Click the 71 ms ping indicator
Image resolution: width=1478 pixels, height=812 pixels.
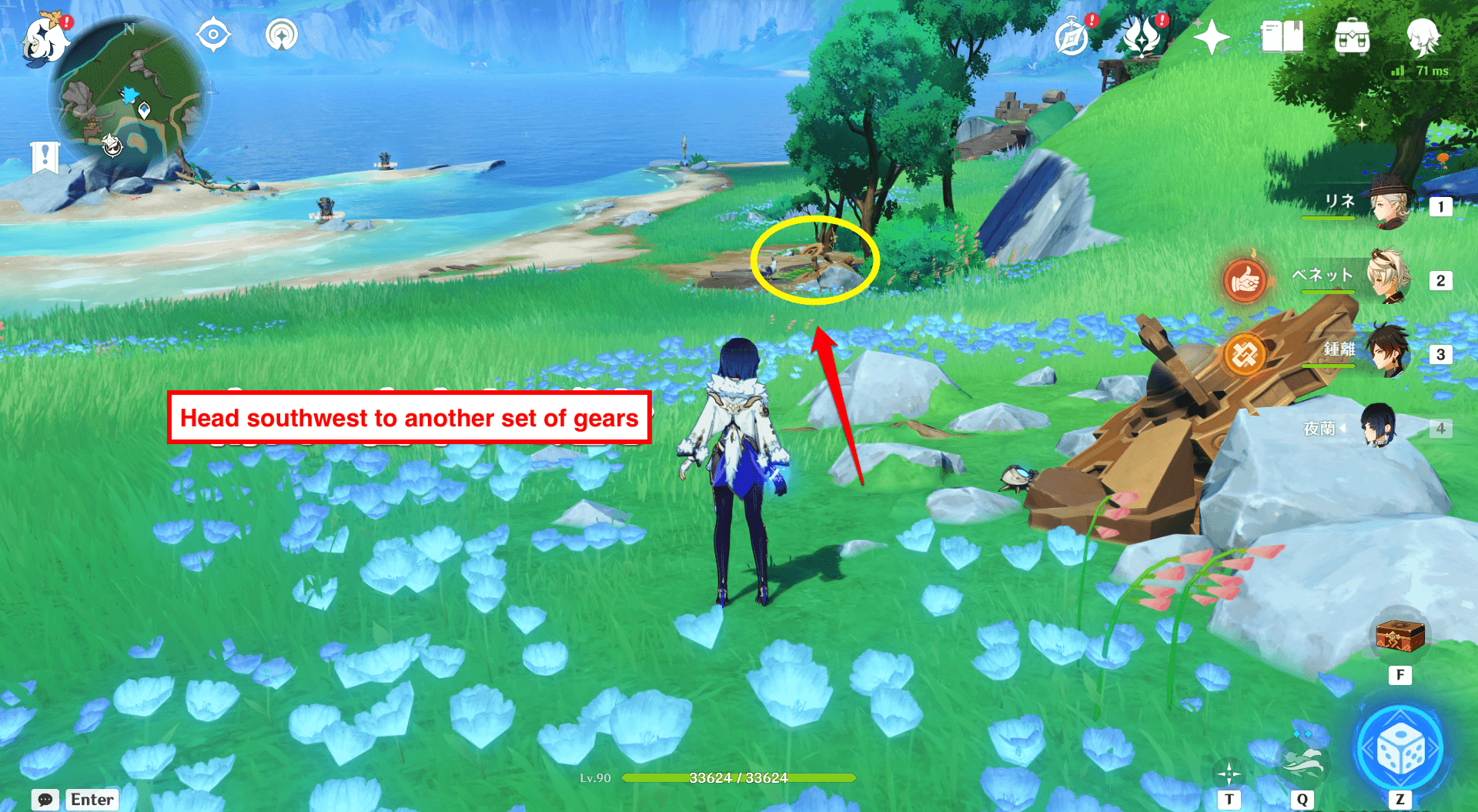pyautogui.click(x=1423, y=70)
